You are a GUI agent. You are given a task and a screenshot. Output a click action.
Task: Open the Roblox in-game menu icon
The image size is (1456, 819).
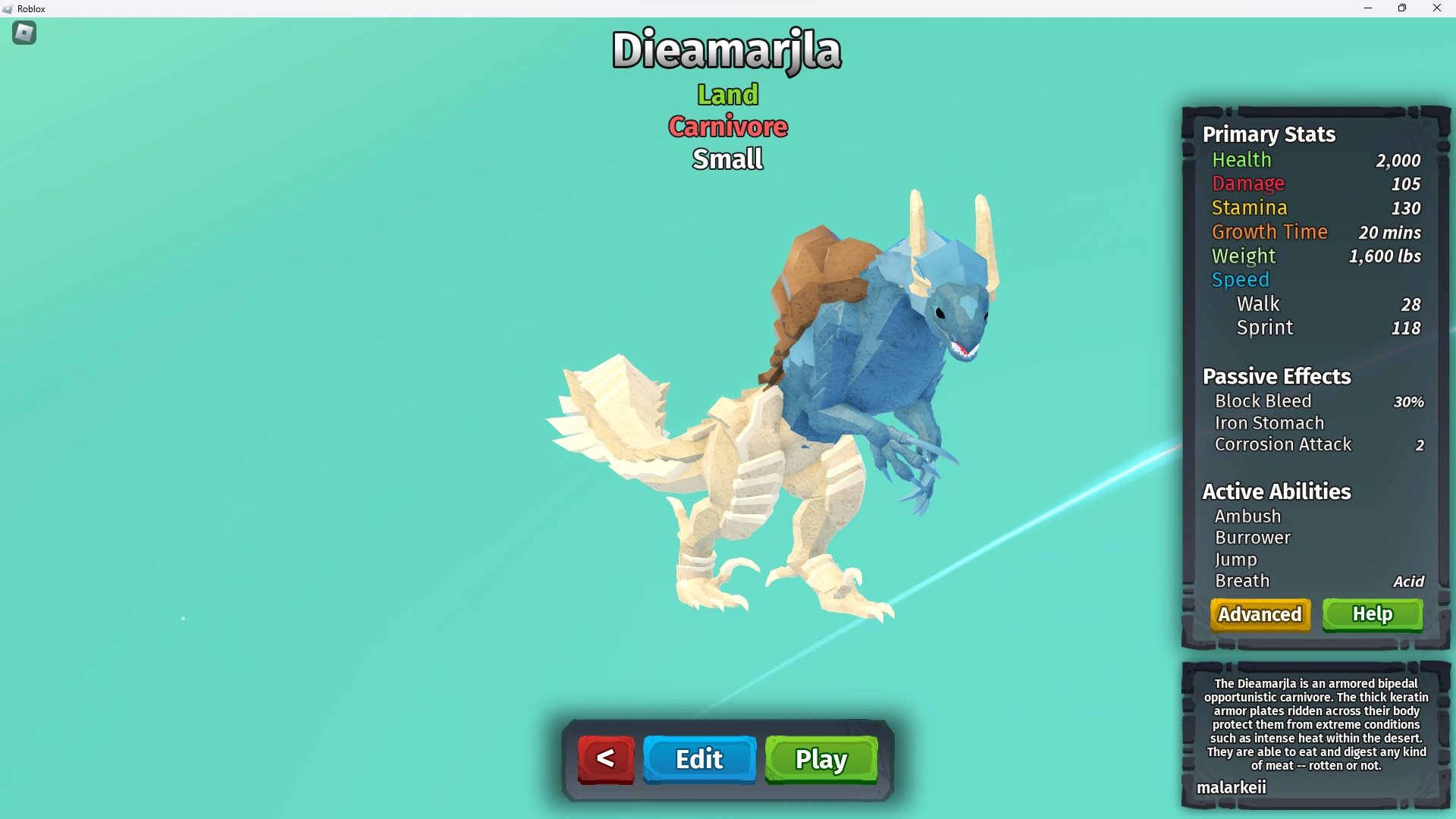tap(23, 33)
